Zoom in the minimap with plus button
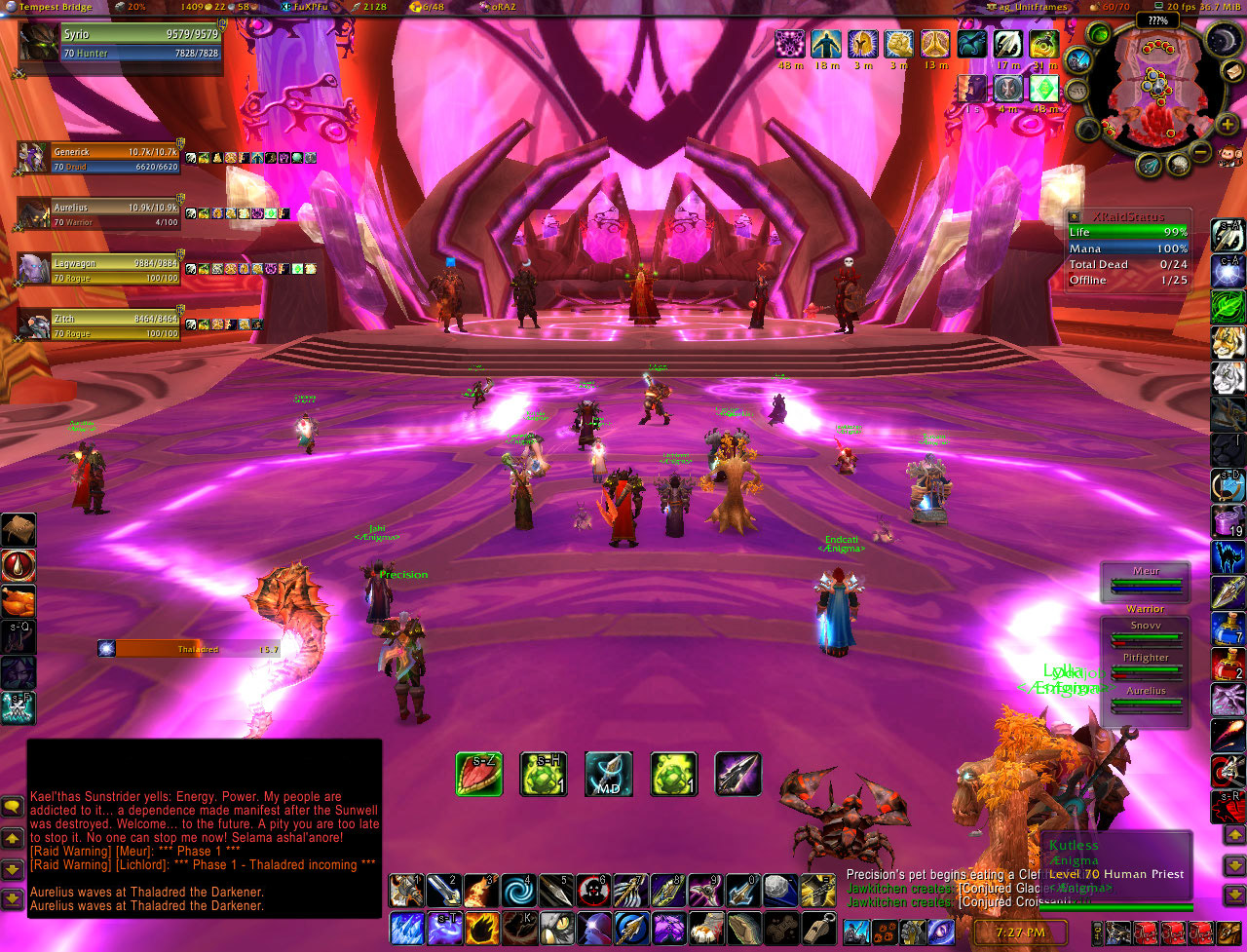 click(1227, 125)
